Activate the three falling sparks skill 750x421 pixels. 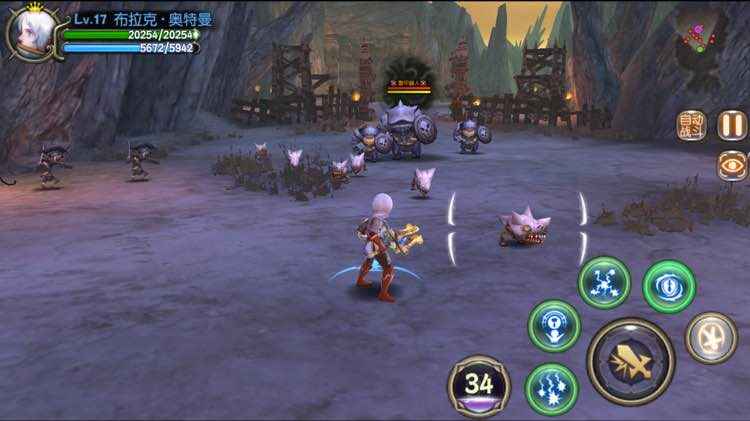point(551,389)
